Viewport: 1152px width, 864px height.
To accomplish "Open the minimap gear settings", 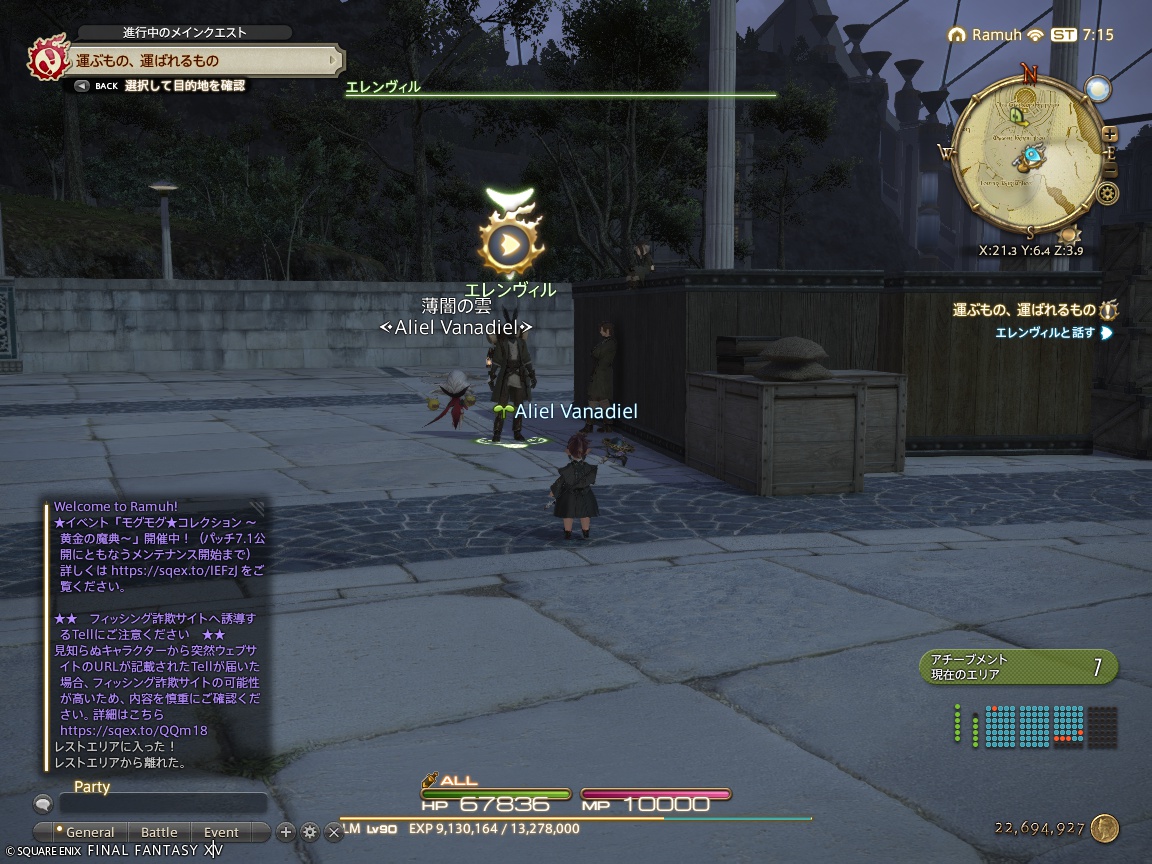I will tap(1106, 194).
